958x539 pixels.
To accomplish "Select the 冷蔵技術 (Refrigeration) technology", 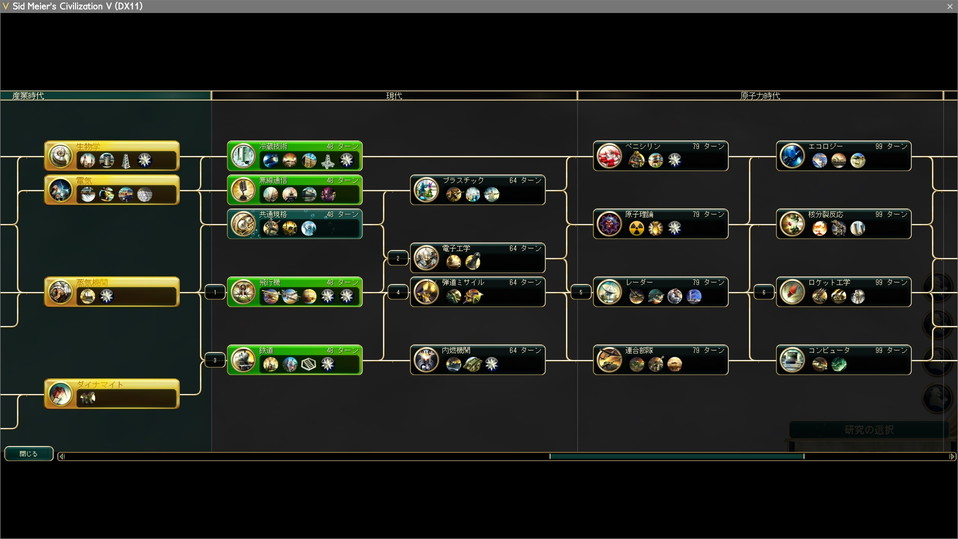I will (294, 155).
